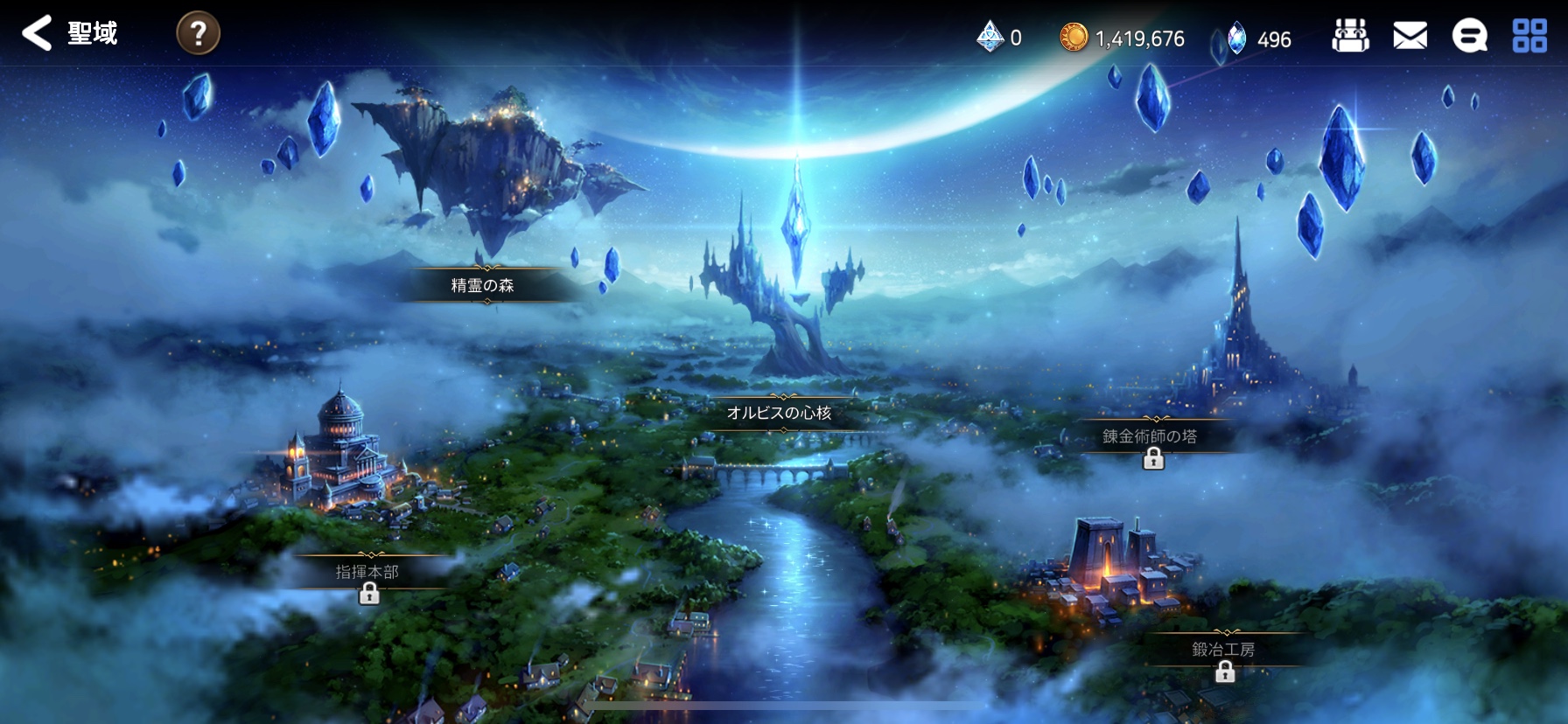Open the question mark help button

(x=198, y=34)
